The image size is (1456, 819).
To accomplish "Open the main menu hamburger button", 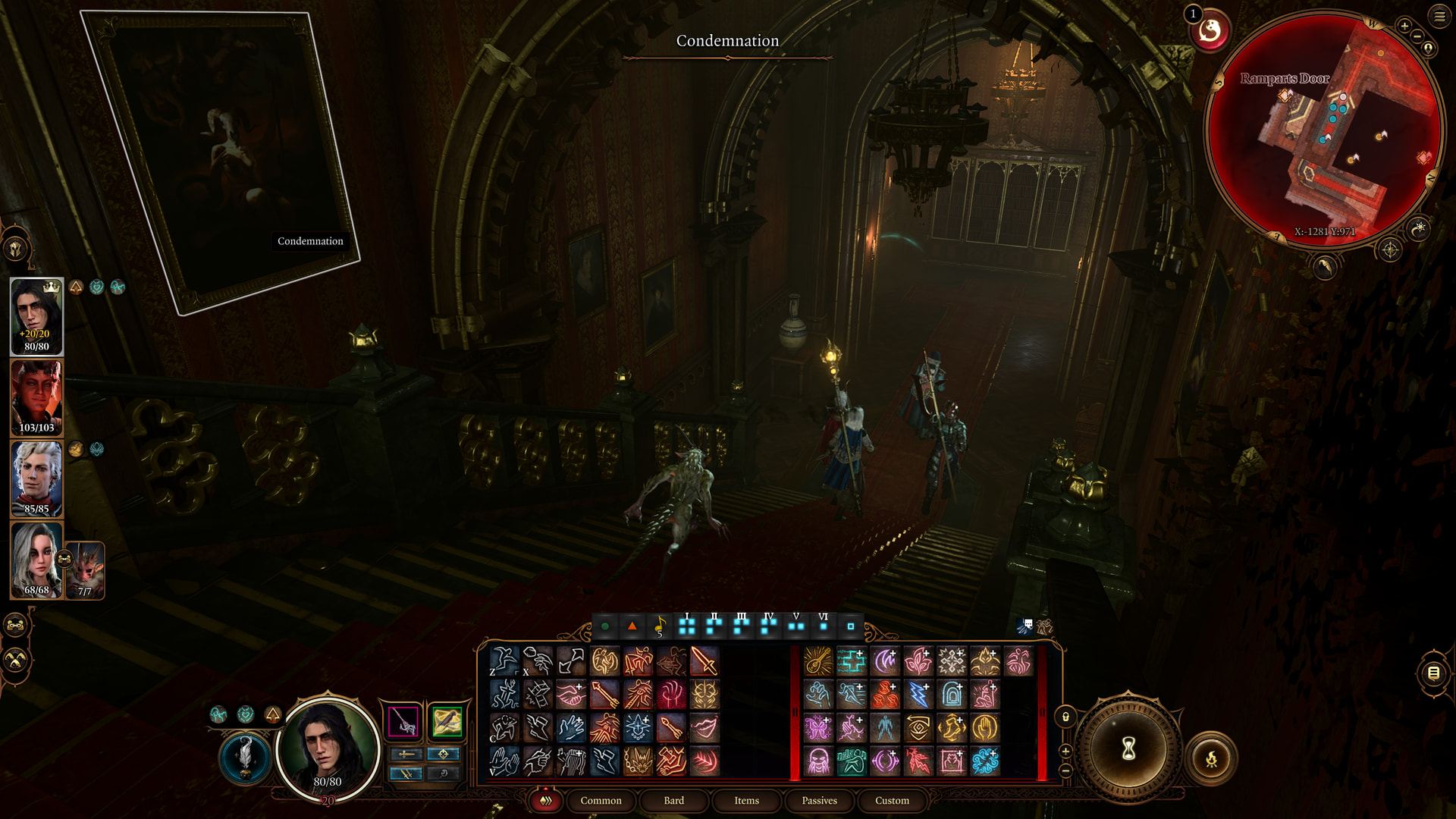I will pyautogui.click(x=1439, y=16).
